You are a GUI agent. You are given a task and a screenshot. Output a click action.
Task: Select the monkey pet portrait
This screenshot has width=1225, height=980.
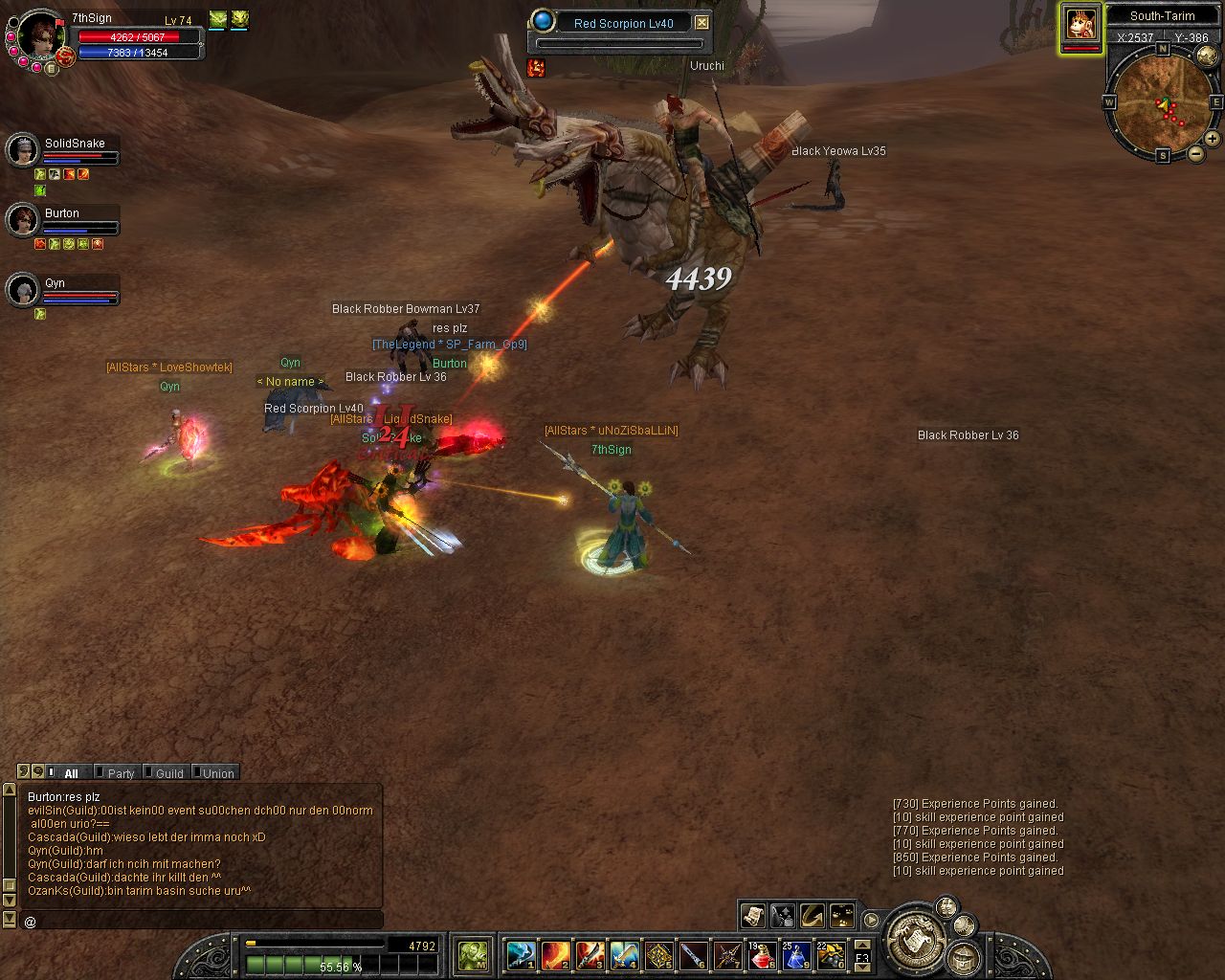click(1081, 25)
